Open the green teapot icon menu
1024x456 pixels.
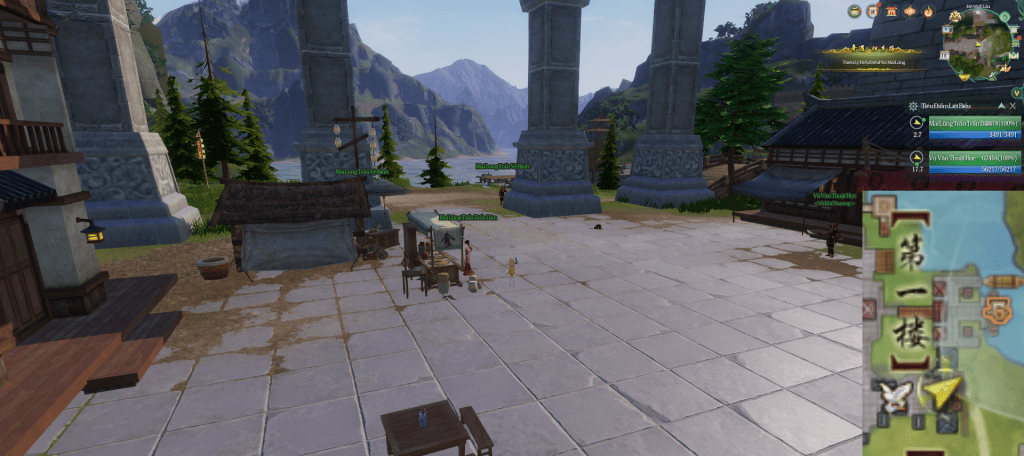click(x=855, y=12)
